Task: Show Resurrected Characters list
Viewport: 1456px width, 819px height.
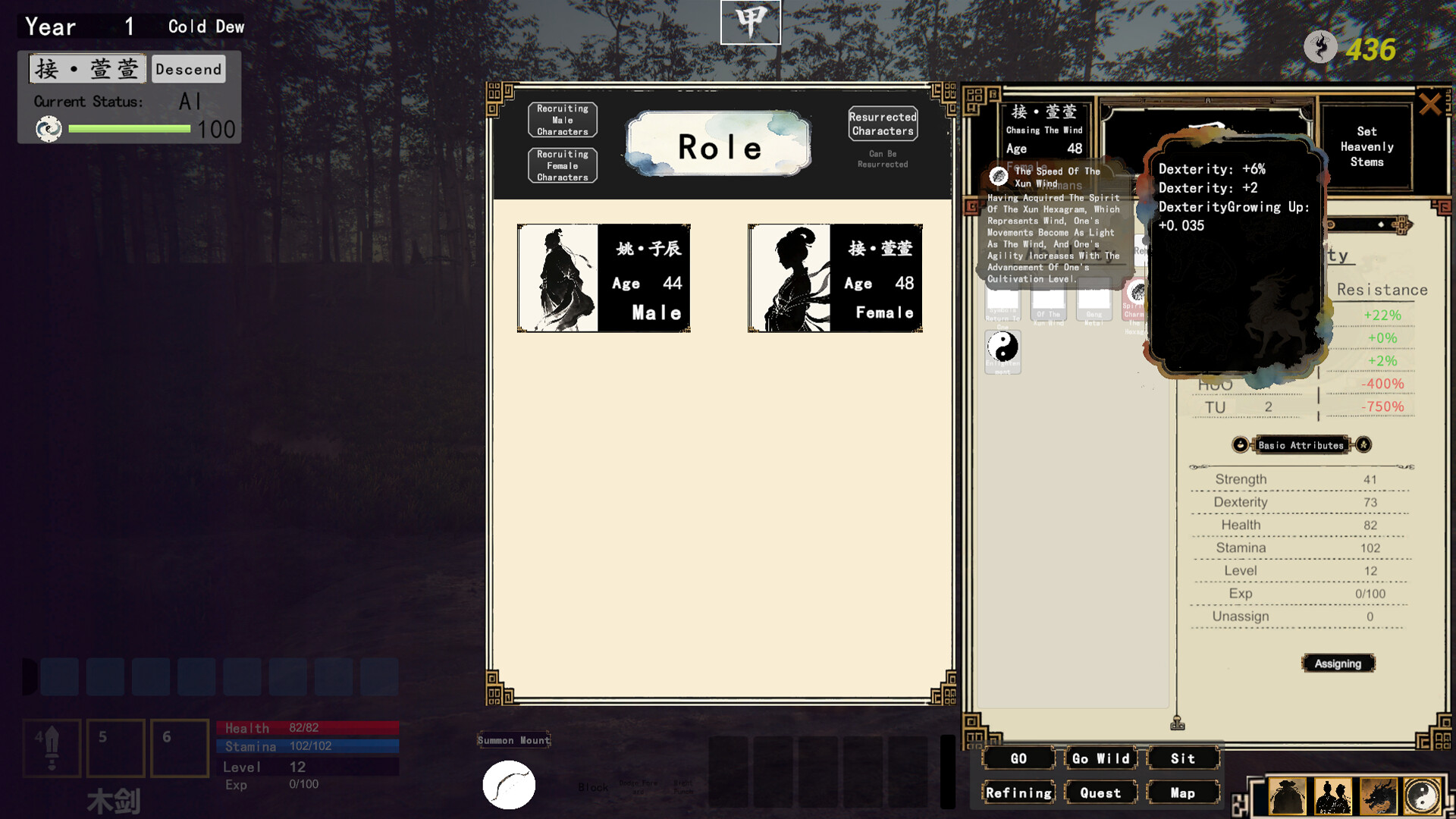Action: tap(883, 124)
